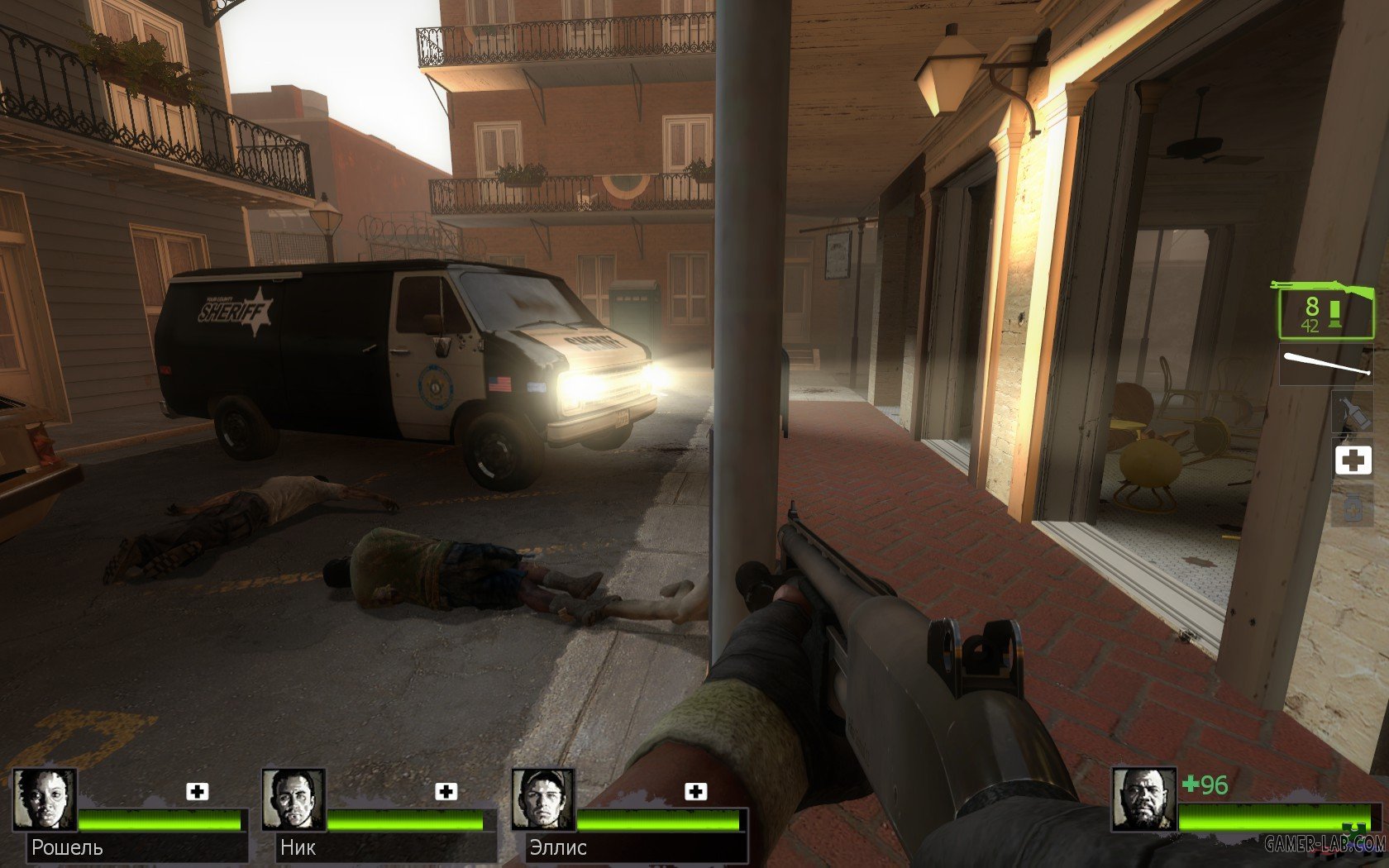Image resolution: width=1389 pixels, height=868 pixels.
Task: Click Рошель's teammate portrait
Action: pos(45,800)
